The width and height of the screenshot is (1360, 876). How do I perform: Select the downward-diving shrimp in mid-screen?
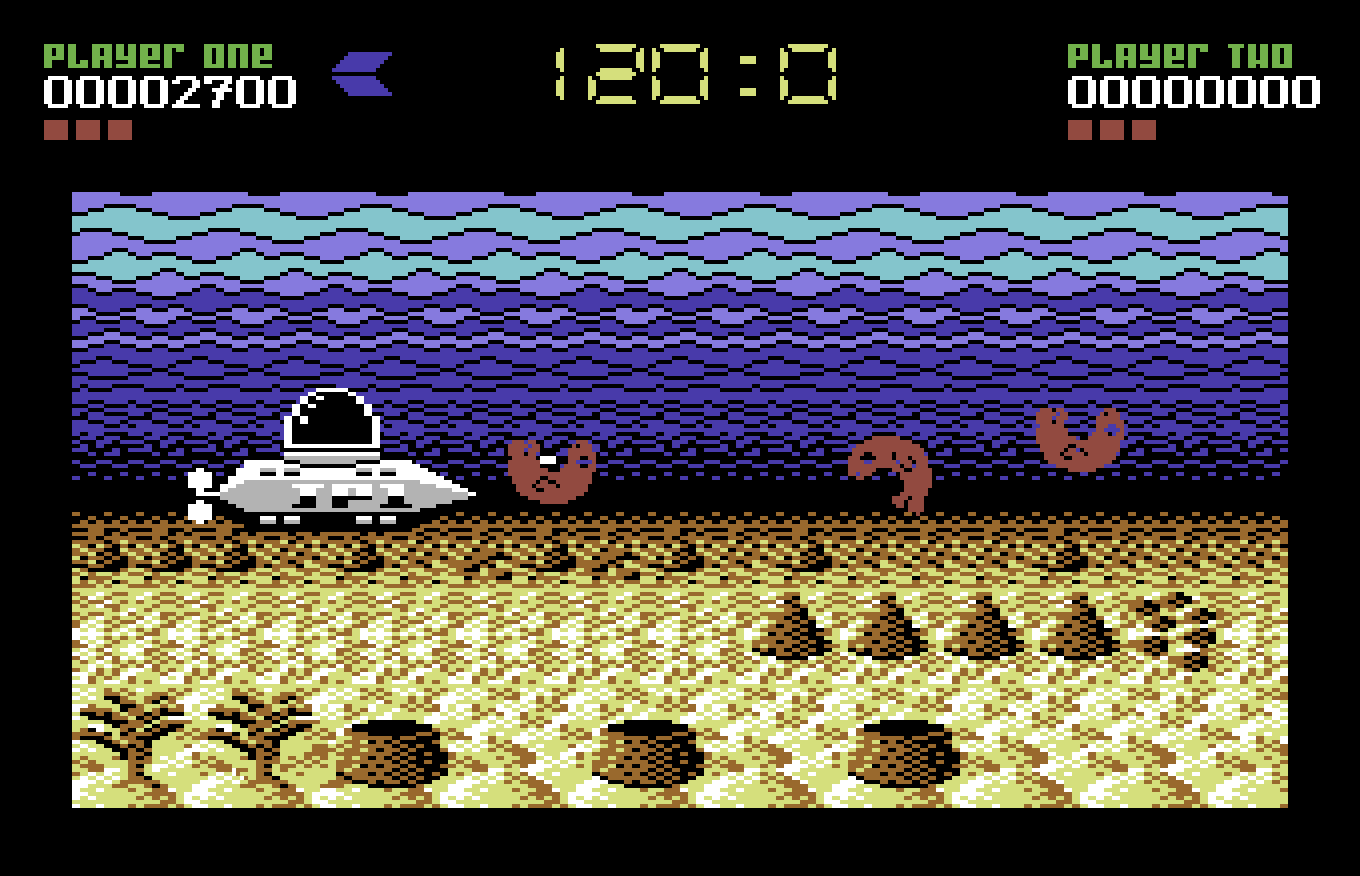893,470
